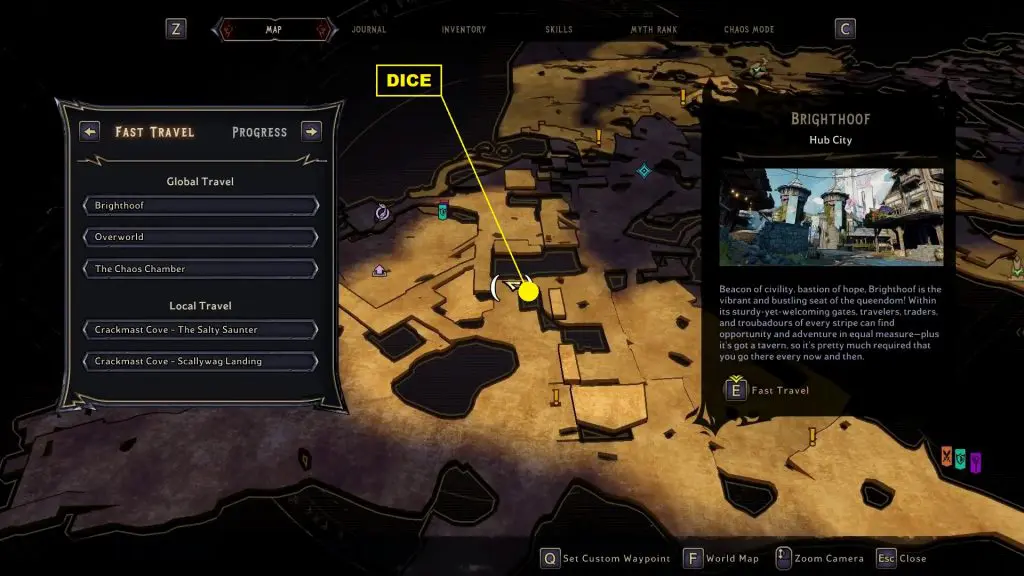The image size is (1024, 576).
Task: Click the right arrow beside Progress
Action: [x=311, y=132]
